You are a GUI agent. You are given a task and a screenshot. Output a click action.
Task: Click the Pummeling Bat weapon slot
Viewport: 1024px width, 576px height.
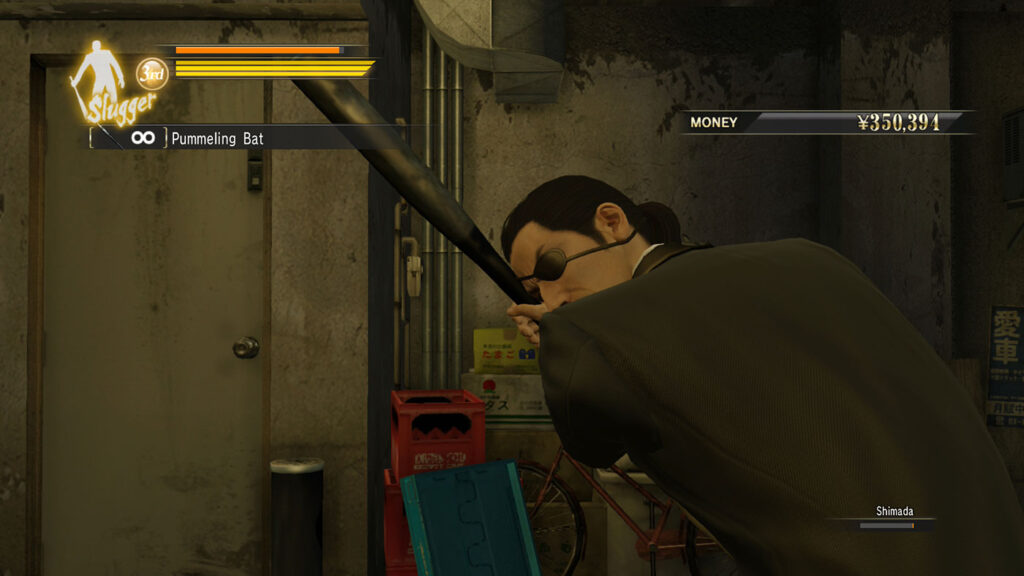(200, 138)
